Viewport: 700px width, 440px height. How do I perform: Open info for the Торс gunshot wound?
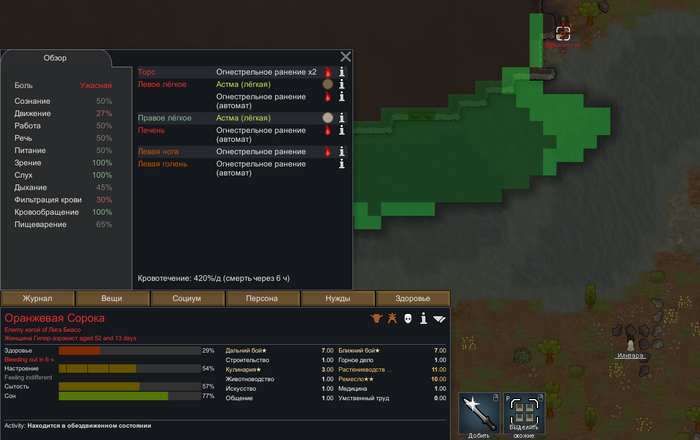pos(341,72)
